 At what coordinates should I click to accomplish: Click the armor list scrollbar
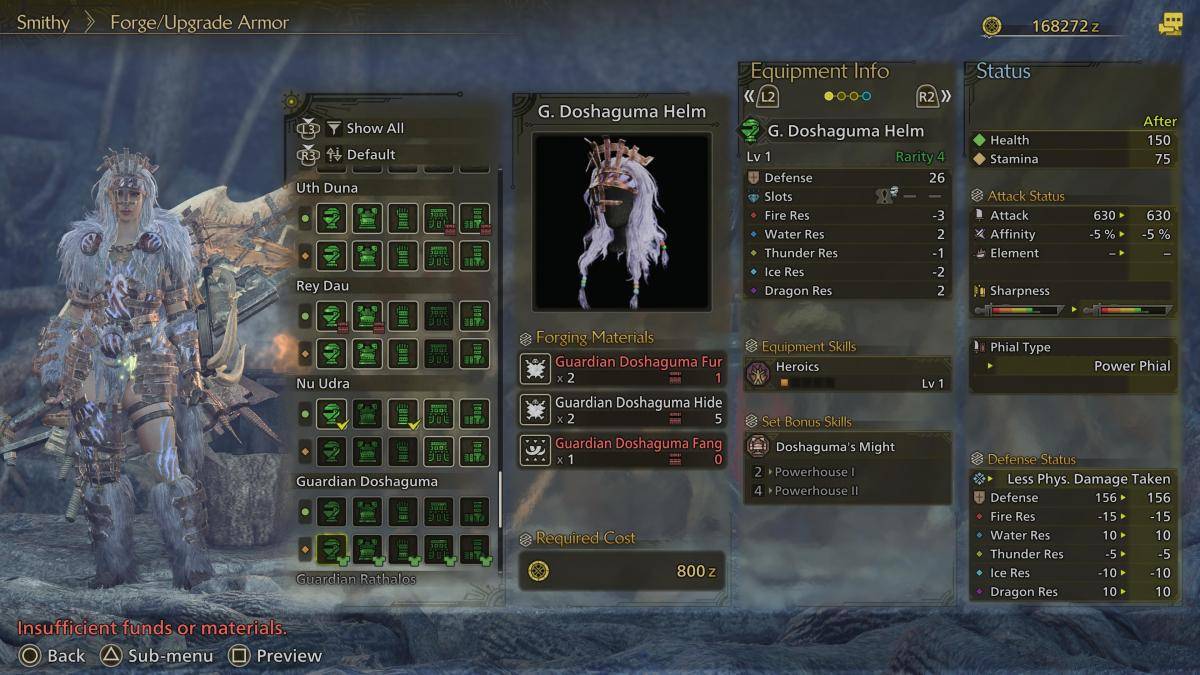click(500, 500)
